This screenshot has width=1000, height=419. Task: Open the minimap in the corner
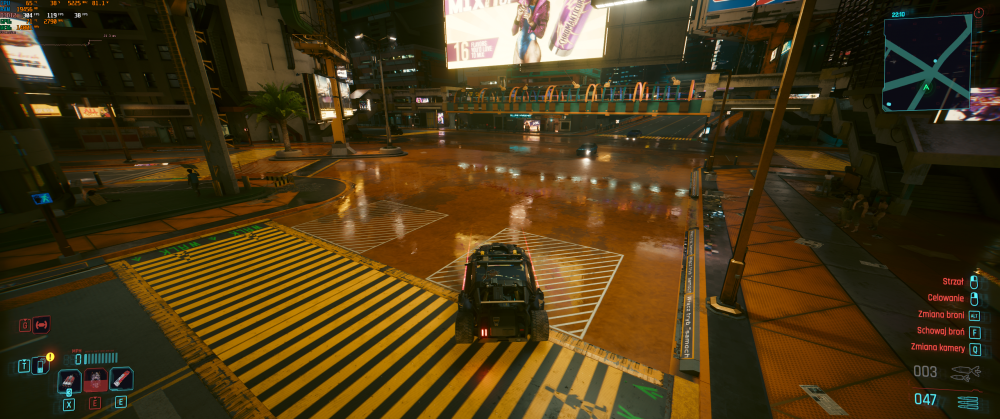coord(927,62)
